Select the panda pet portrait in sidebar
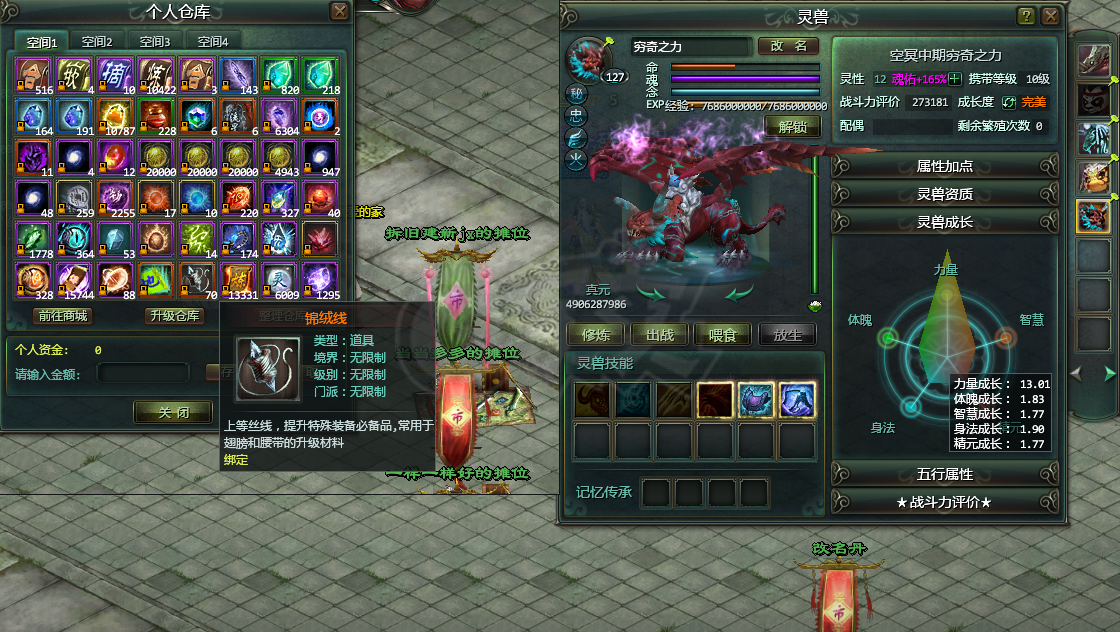Image resolution: width=1120 pixels, height=632 pixels. (x=1093, y=99)
